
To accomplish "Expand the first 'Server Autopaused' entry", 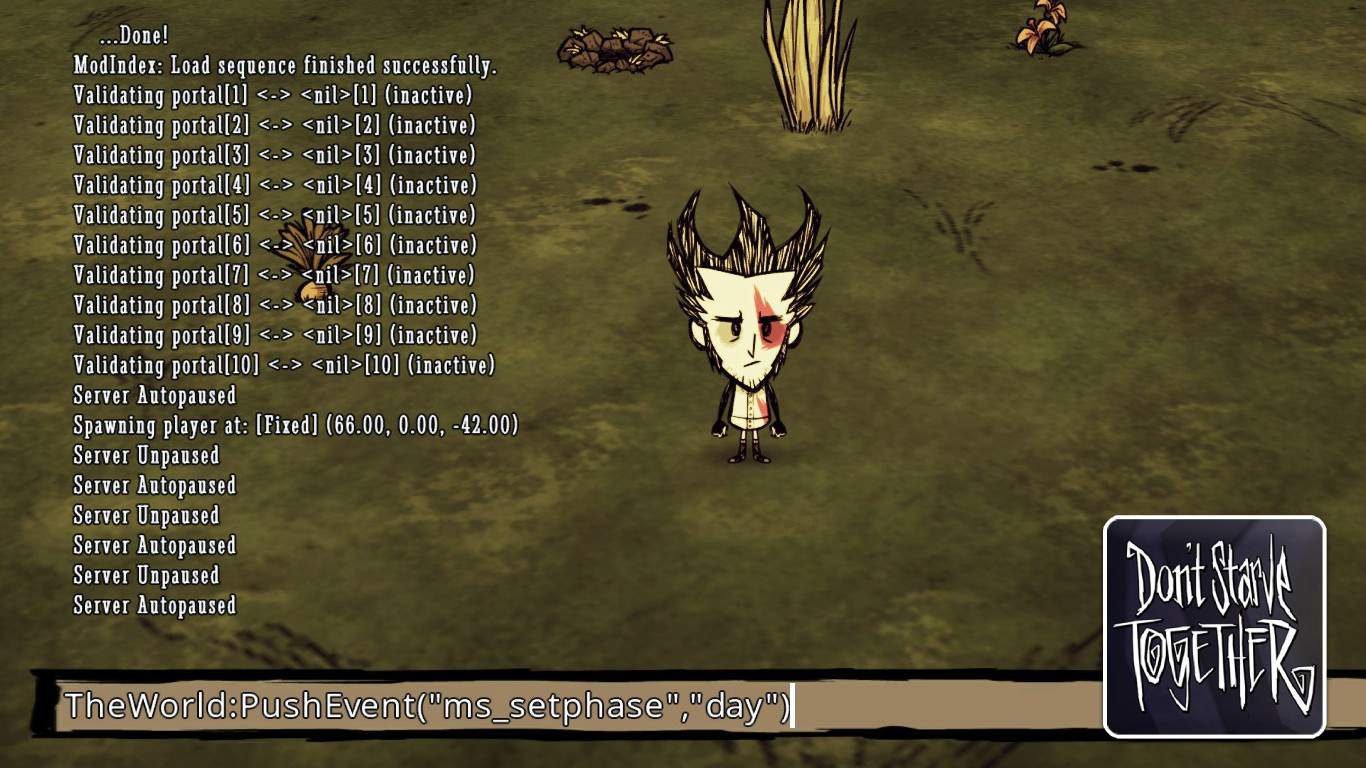I will [155, 395].
